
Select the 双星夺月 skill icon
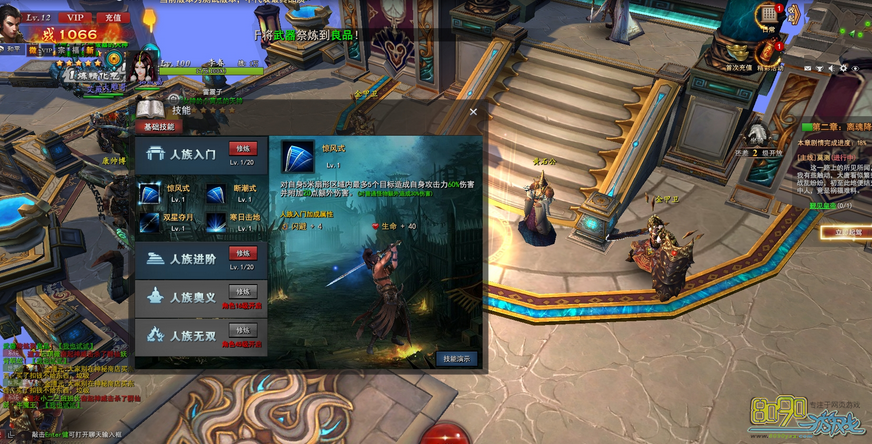(x=149, y=220)
